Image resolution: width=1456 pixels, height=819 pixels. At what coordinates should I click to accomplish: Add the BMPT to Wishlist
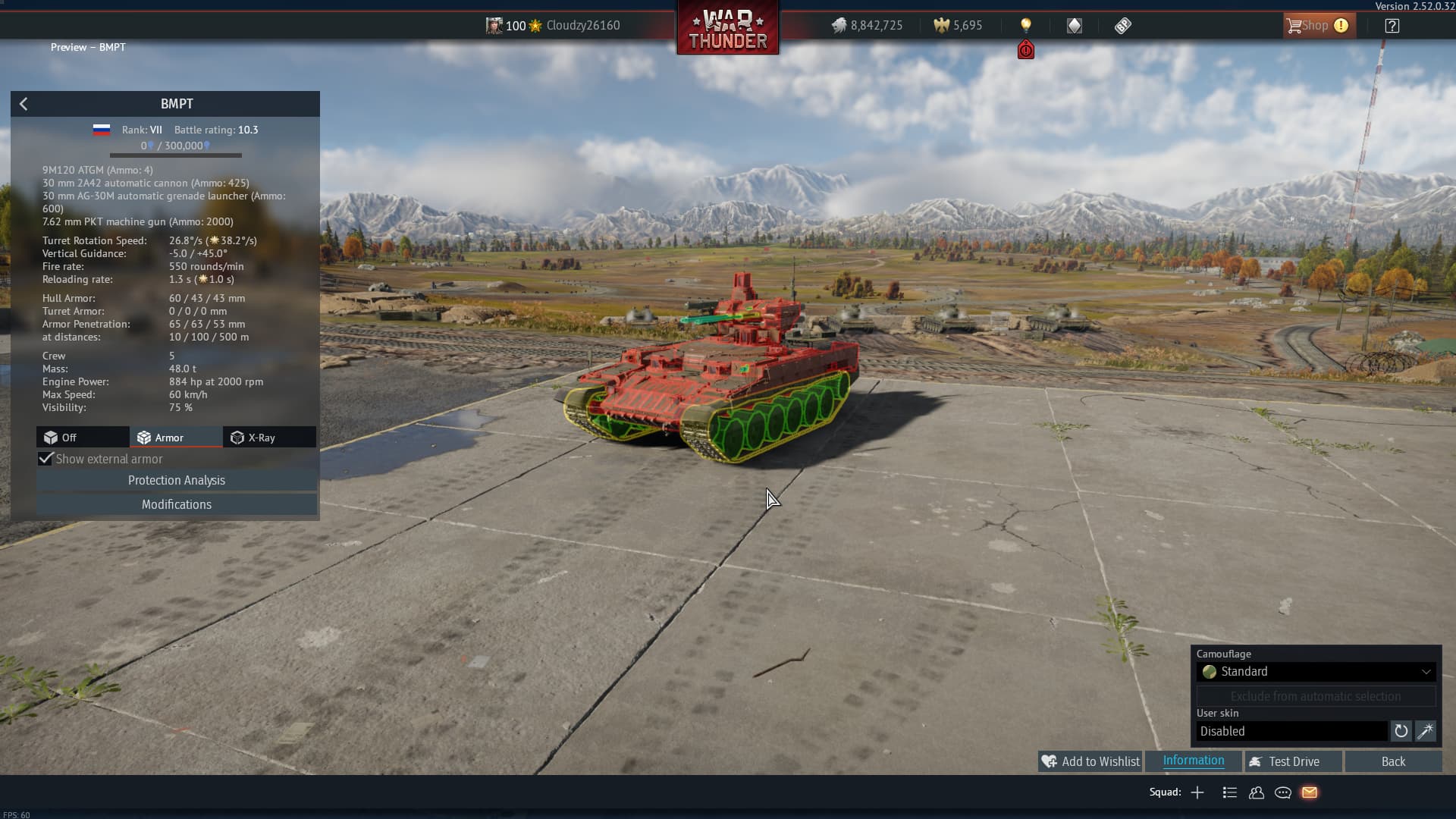(1090, 761)
